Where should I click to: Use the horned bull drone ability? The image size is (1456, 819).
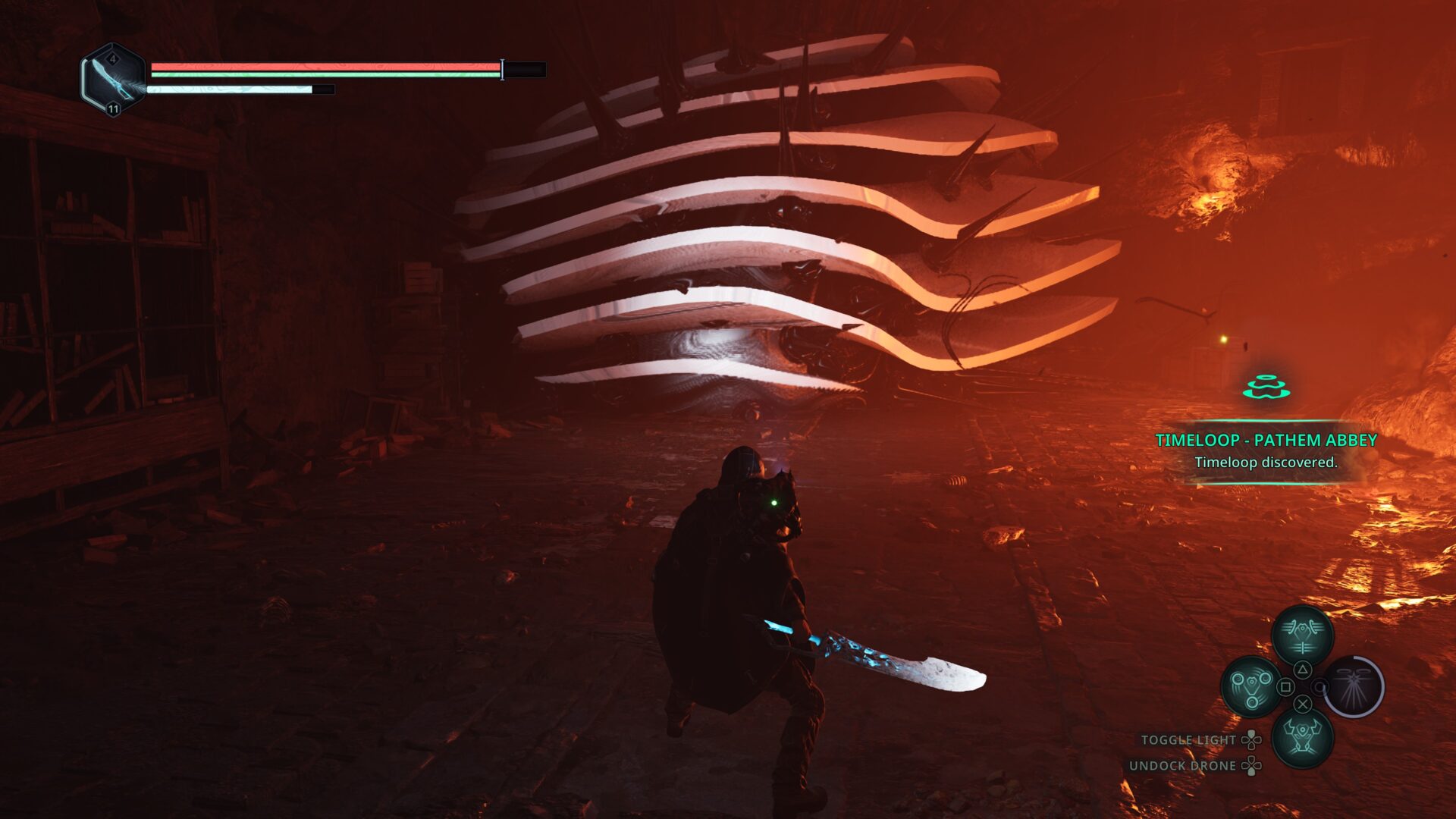click(1302, 737)
